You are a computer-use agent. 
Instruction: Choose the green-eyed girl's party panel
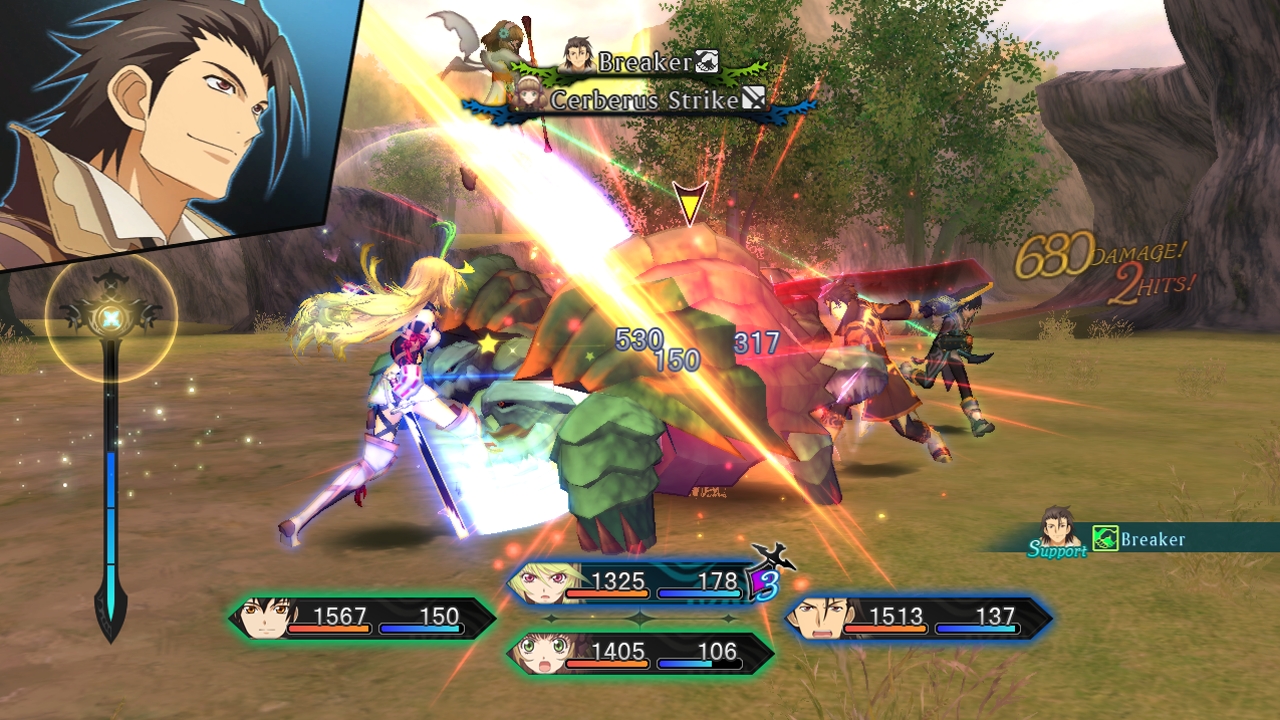640,654
